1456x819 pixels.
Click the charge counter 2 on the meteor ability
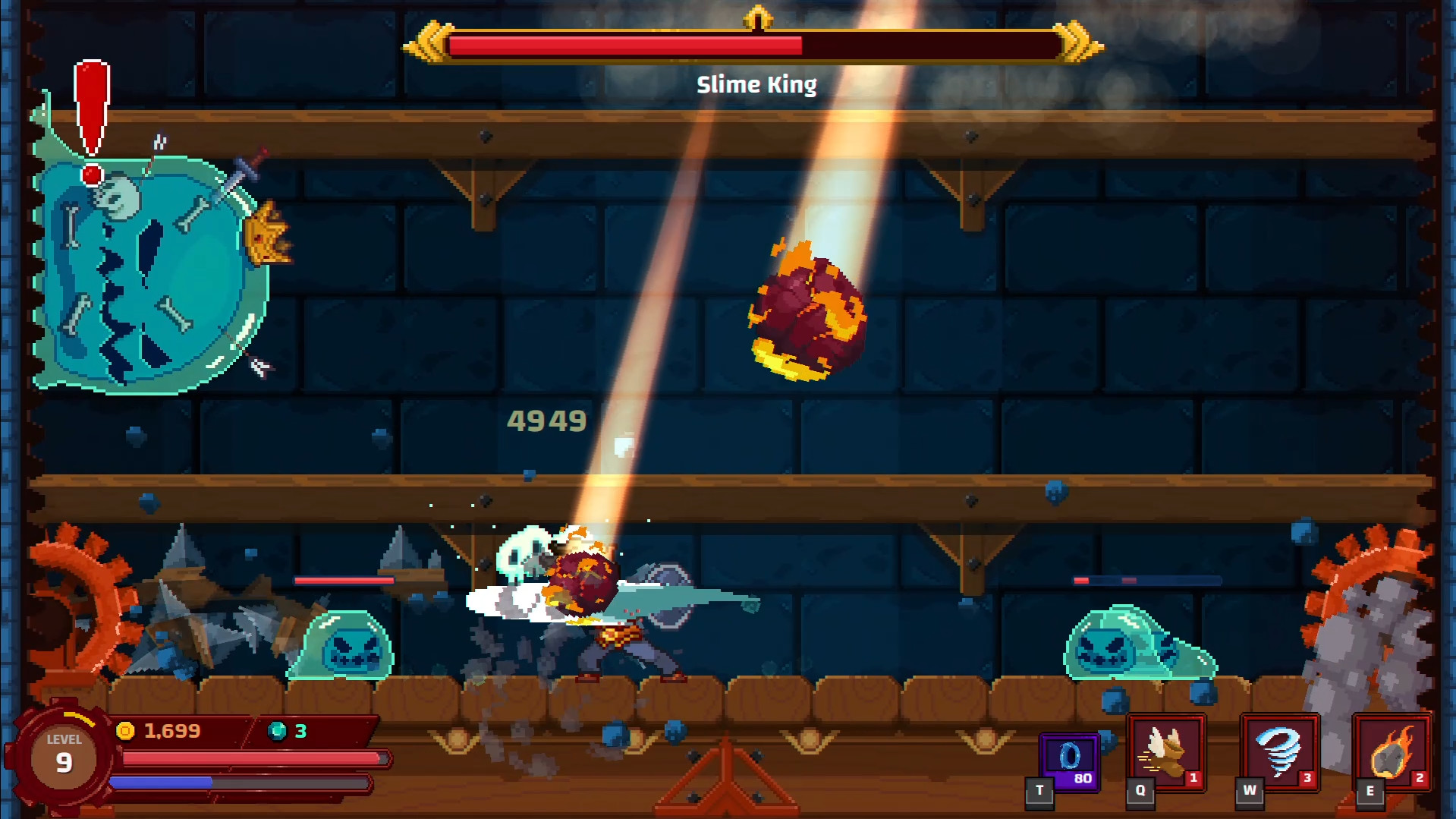tap(1421, 777)
